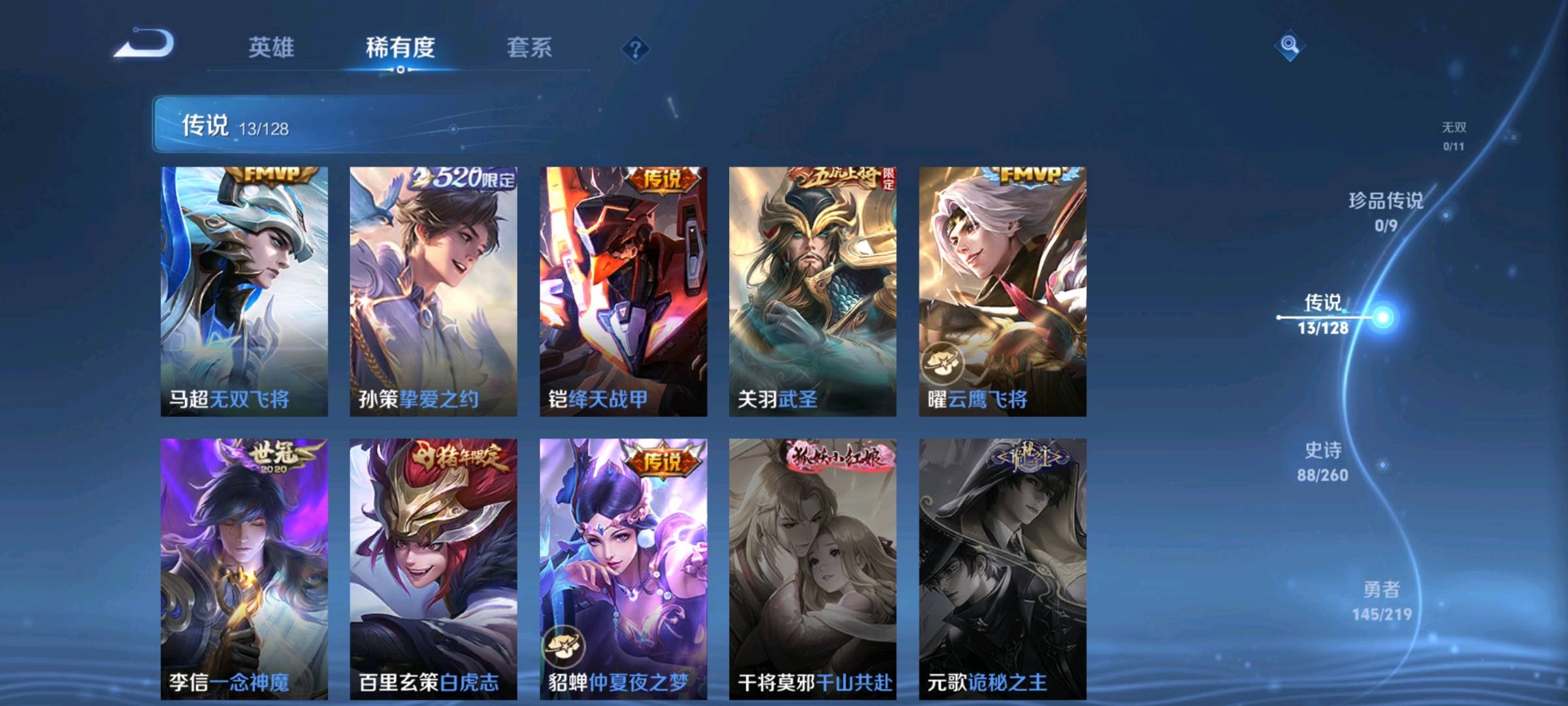Screen dimensions: 1568x706
Task: Go back using the return arrow
Action: [x=145, y=44]
